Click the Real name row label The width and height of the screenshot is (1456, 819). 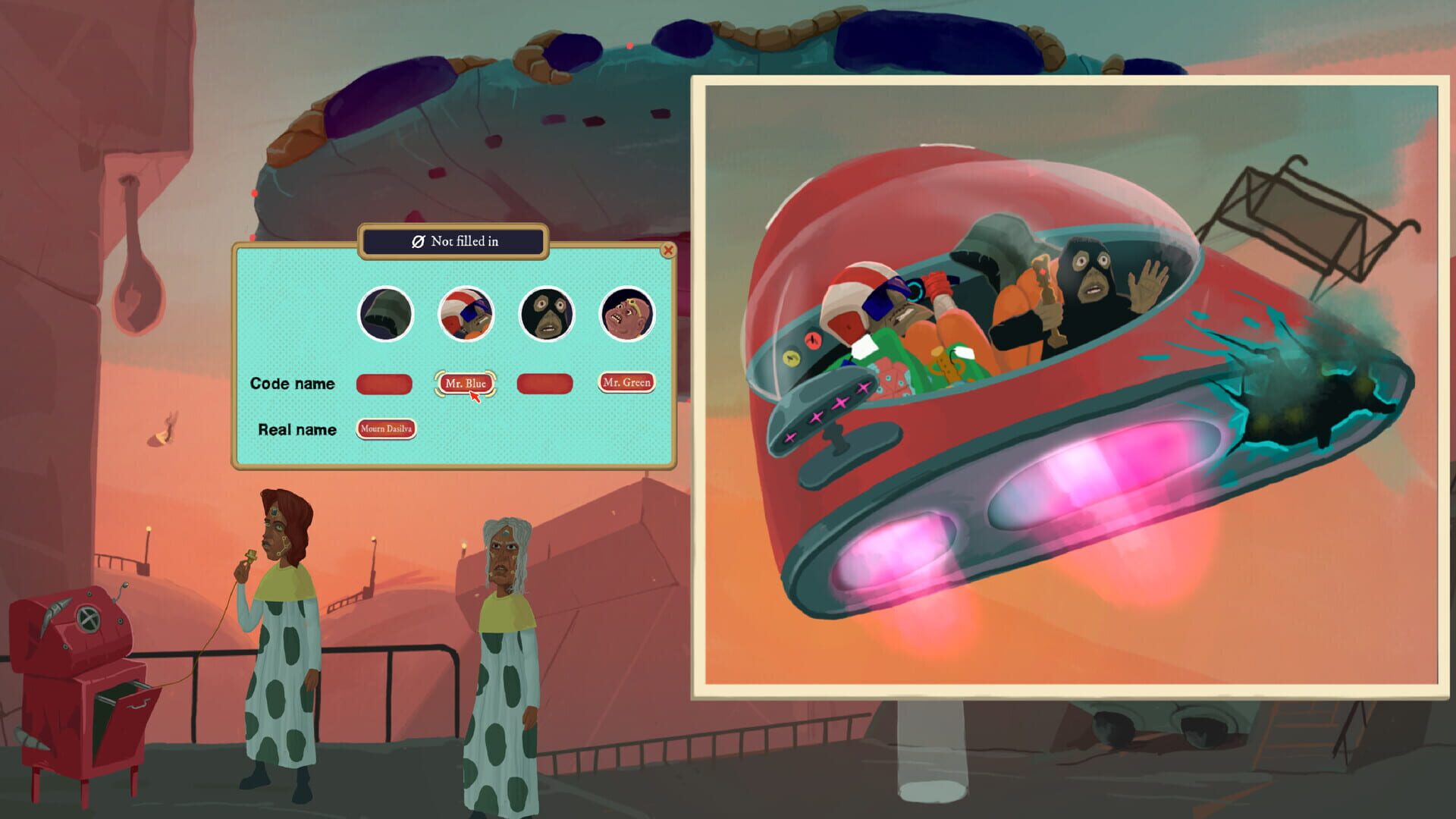[x=297, y=429]
